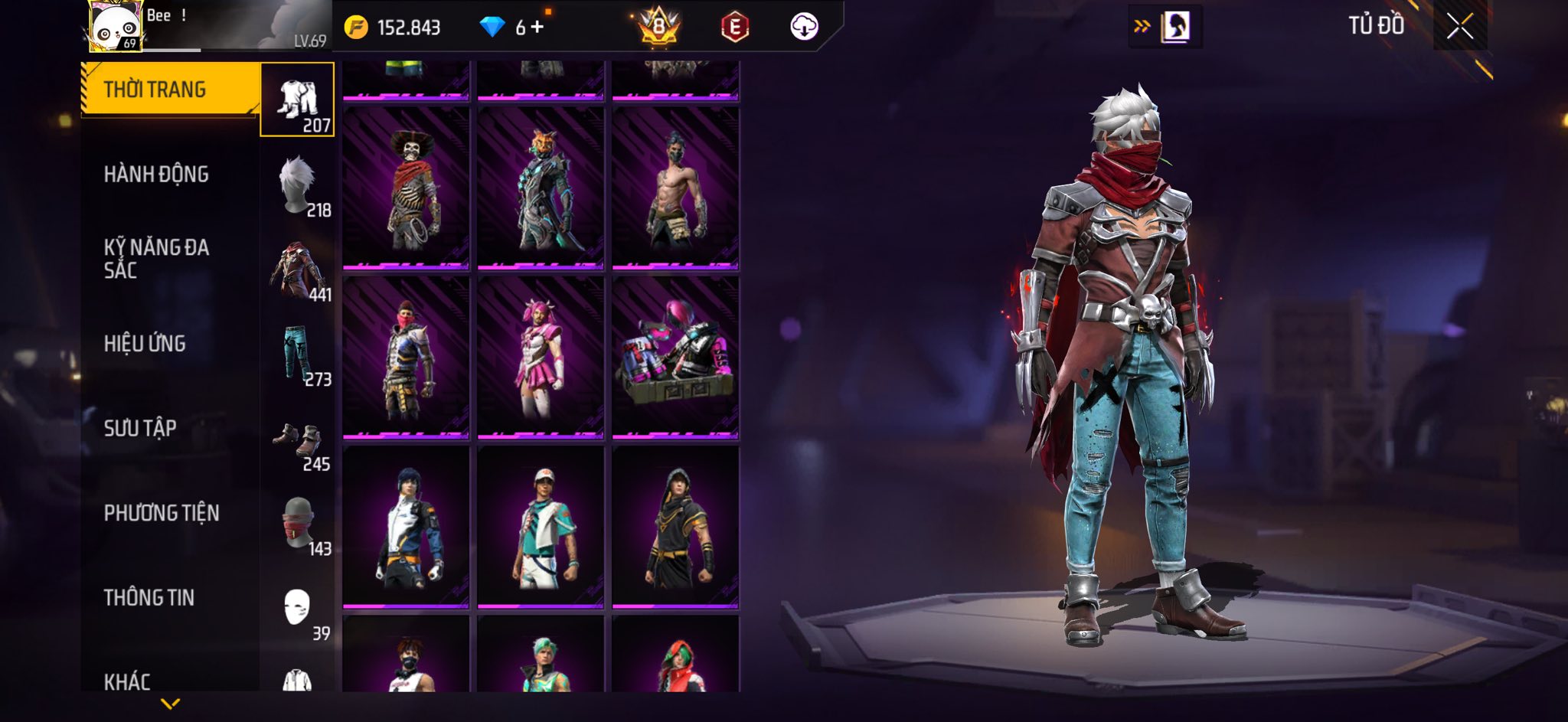Close the wardrobe with the X button
This screenshot has width=1568, height=722.
tap(1459, 27)
